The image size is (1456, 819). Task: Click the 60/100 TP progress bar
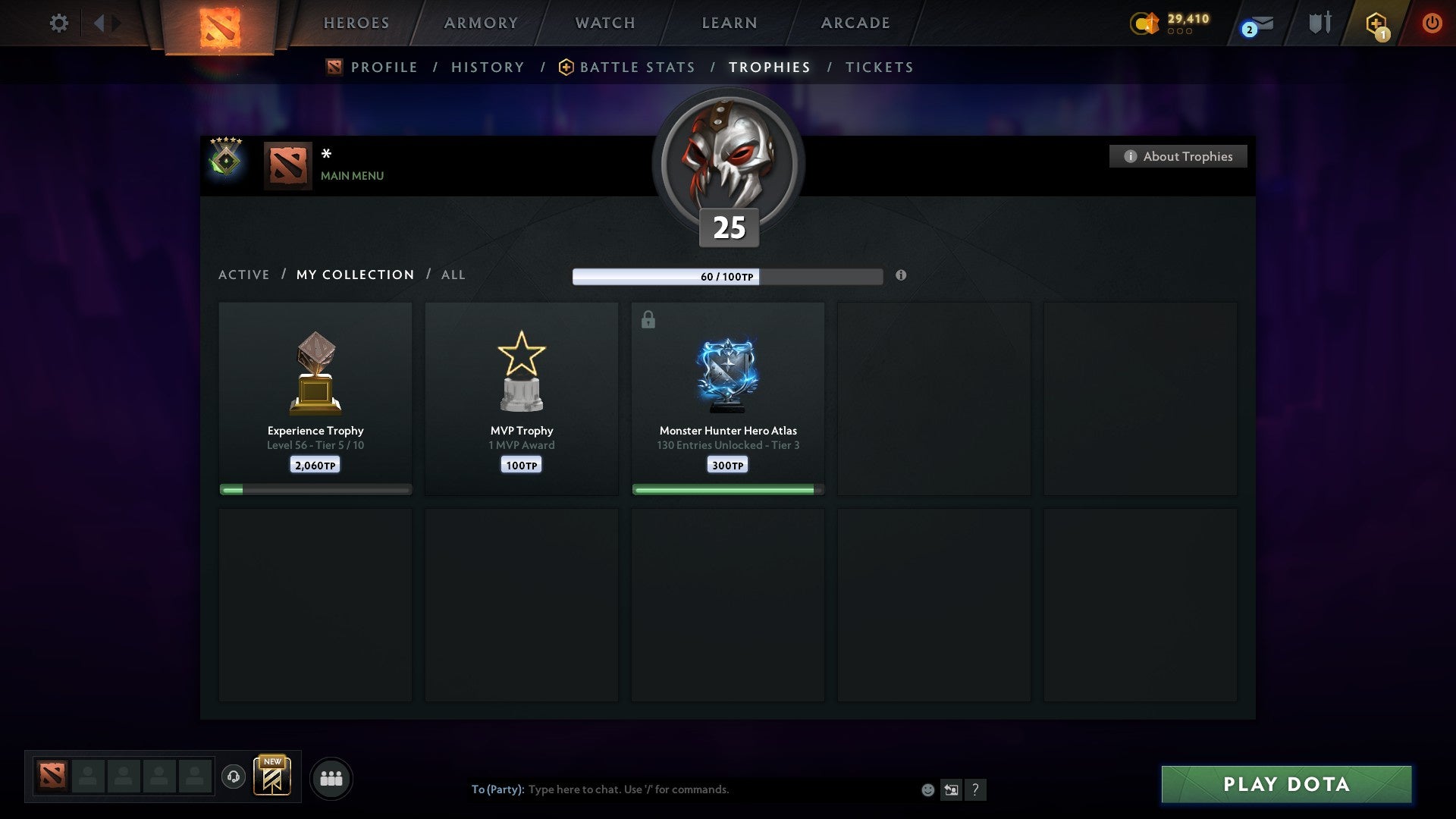pyautogui.click(x=728, y=277)
